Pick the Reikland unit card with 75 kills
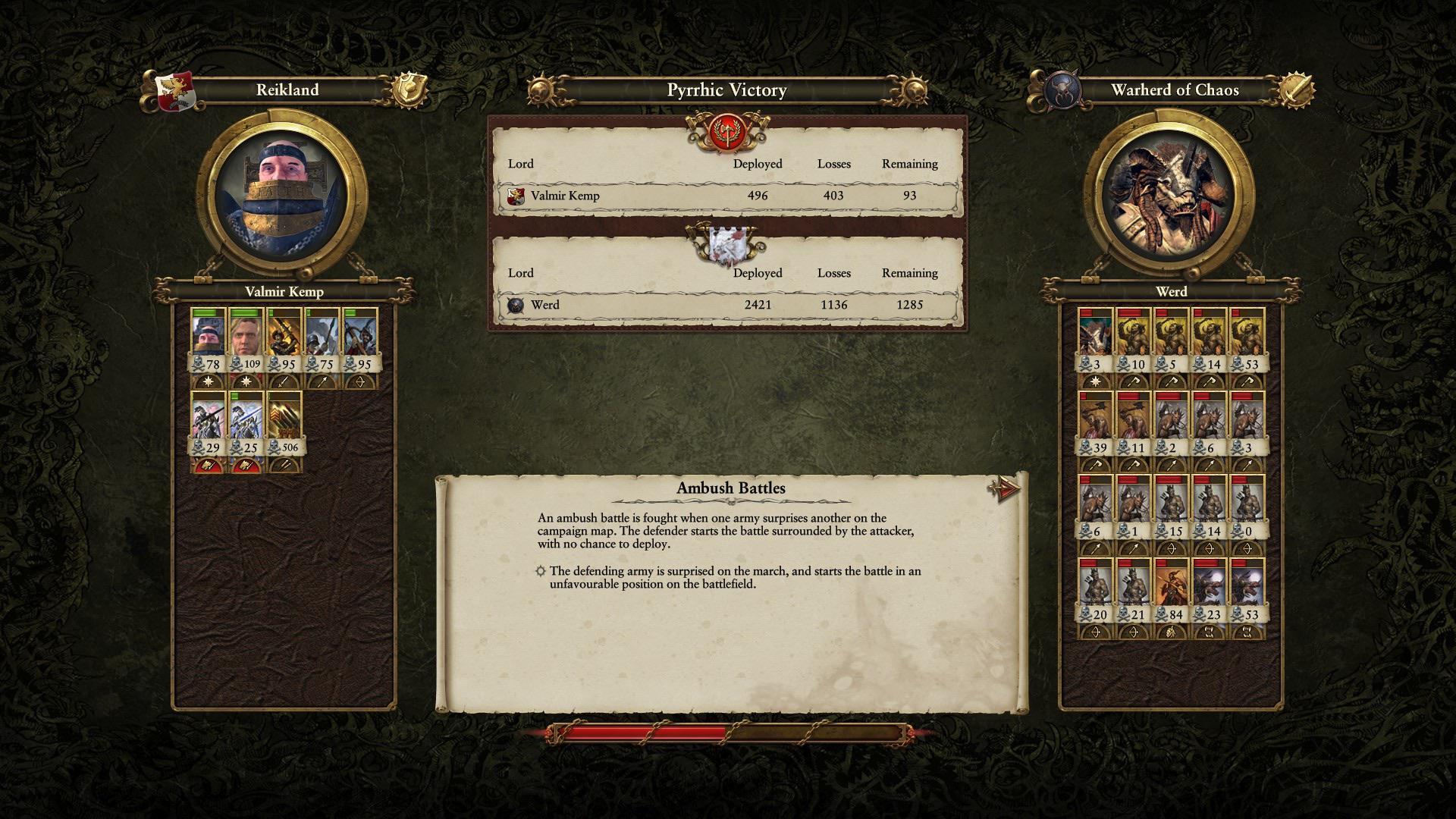The width and height of the screenshot is (1456, 819). 322,341
